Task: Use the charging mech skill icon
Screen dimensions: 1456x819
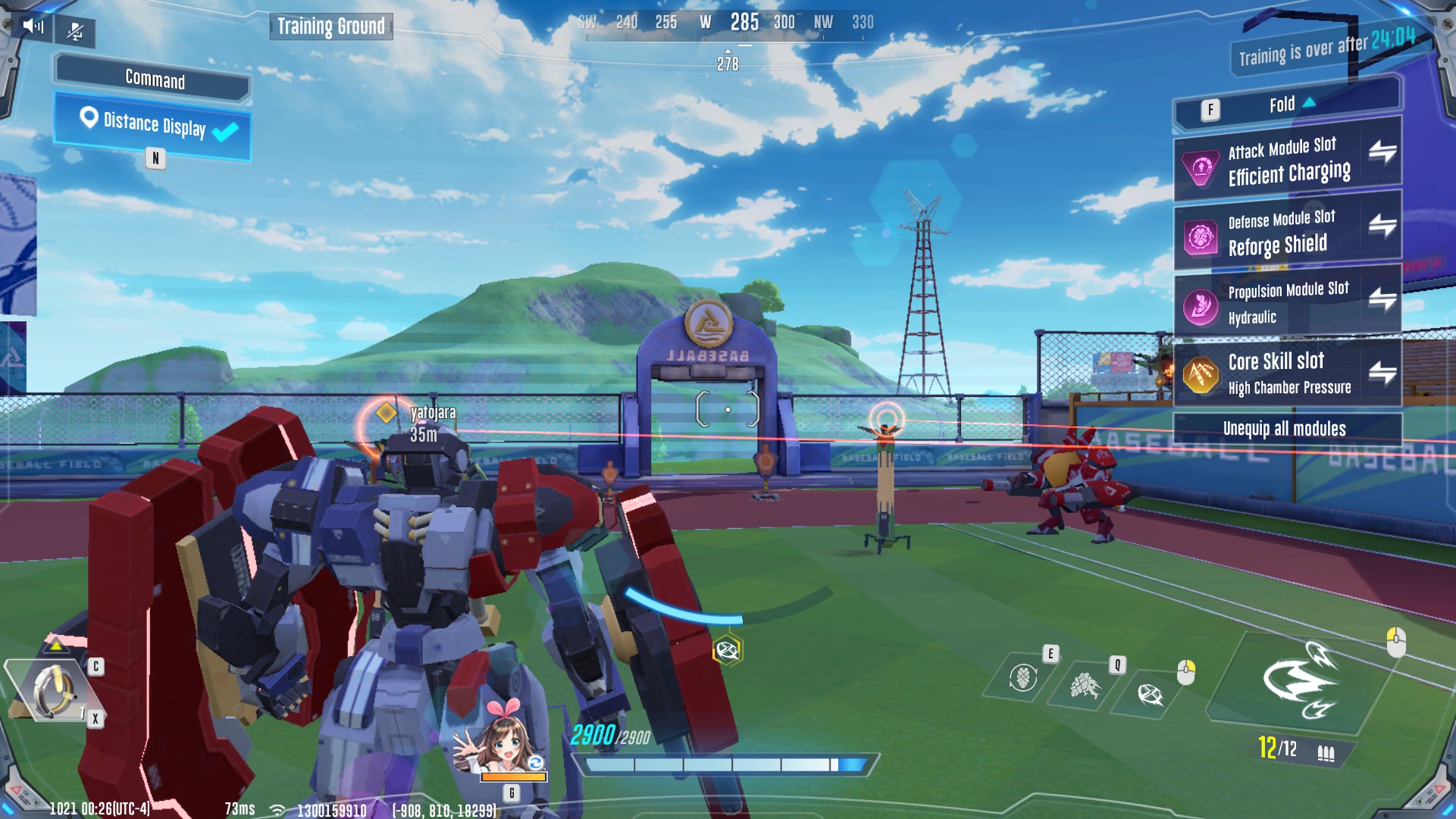Action: click(x=1085, y=686)
